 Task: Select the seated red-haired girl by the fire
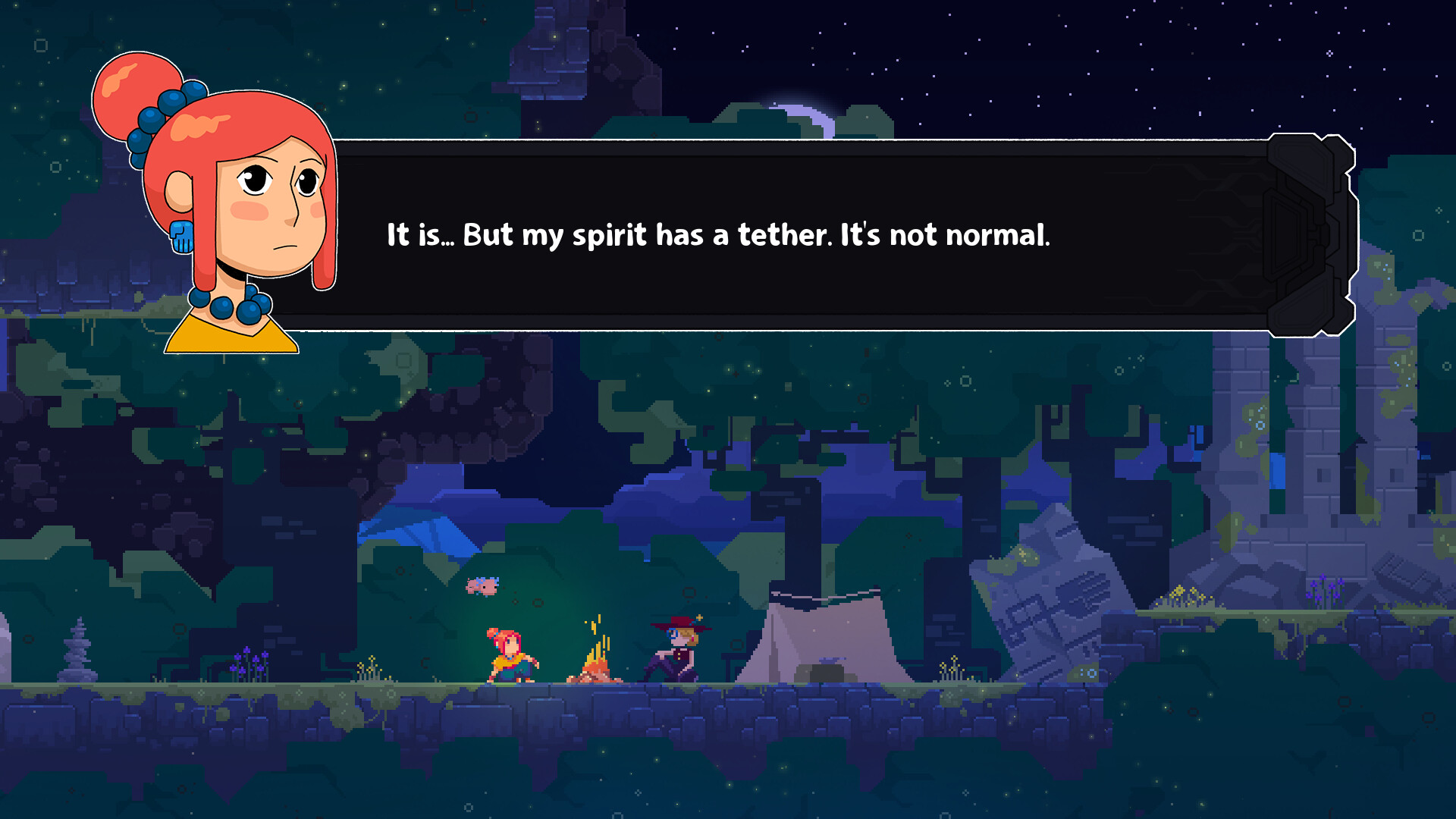coord(510,656)
